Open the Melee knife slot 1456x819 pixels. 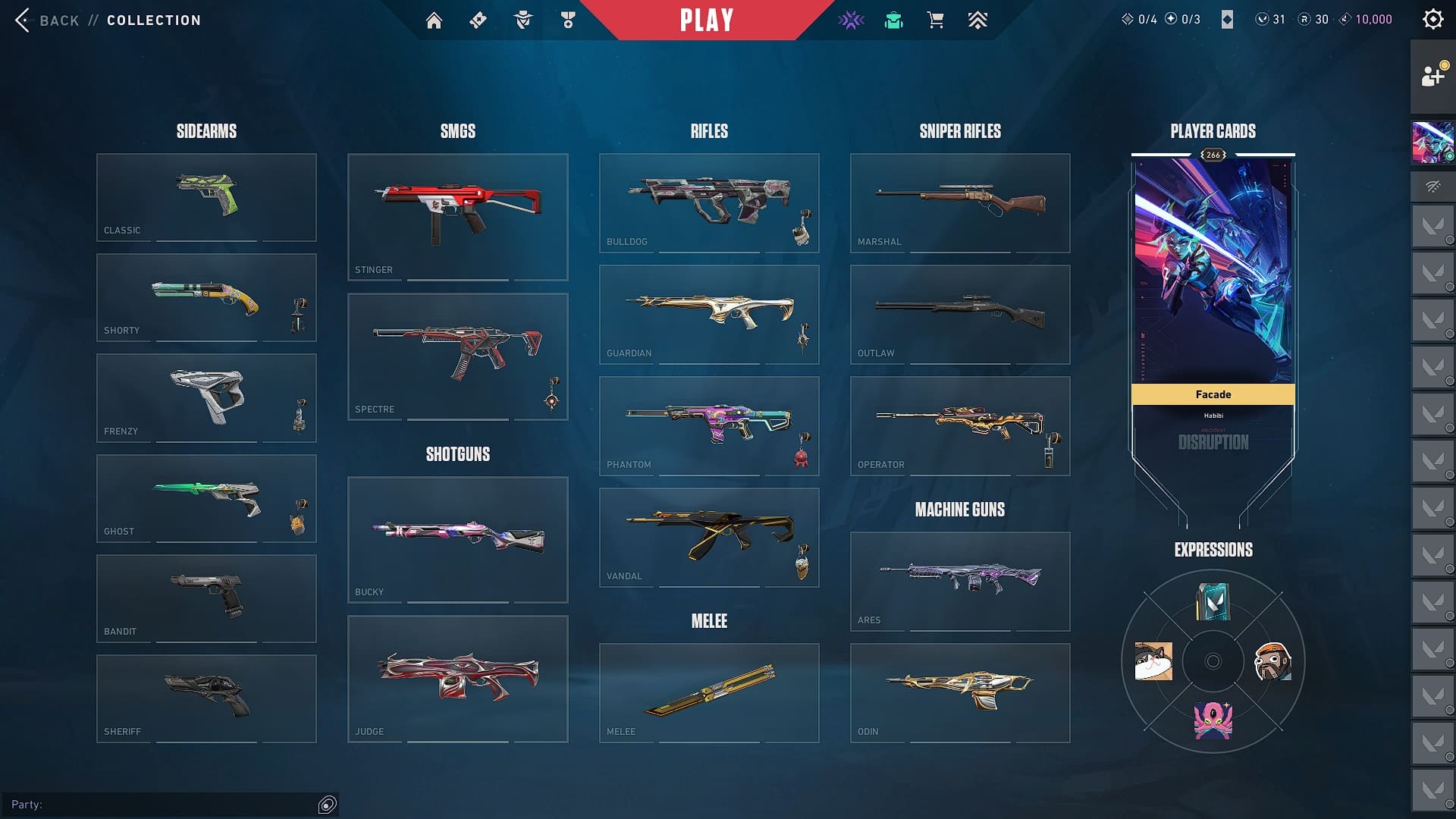[709, 692]
